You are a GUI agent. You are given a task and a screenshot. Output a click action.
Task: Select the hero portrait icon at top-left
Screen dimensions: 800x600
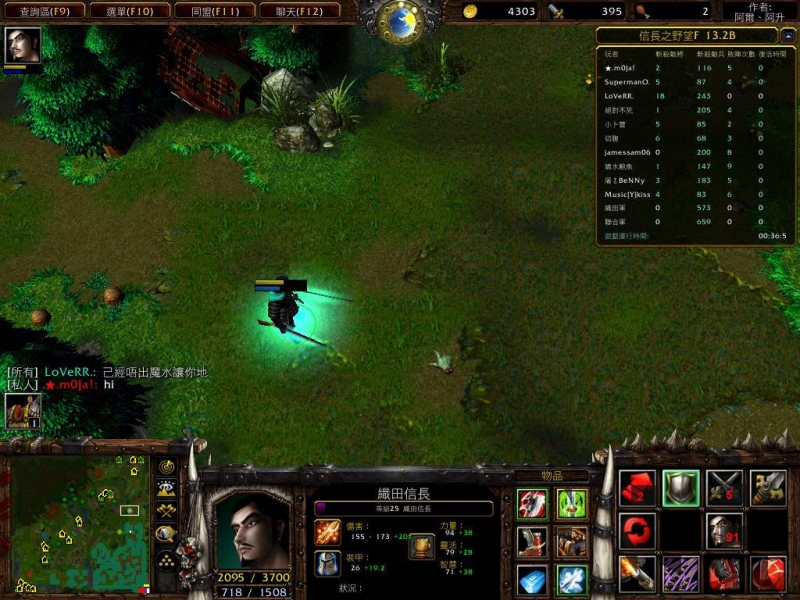click(x=23, y=46)
